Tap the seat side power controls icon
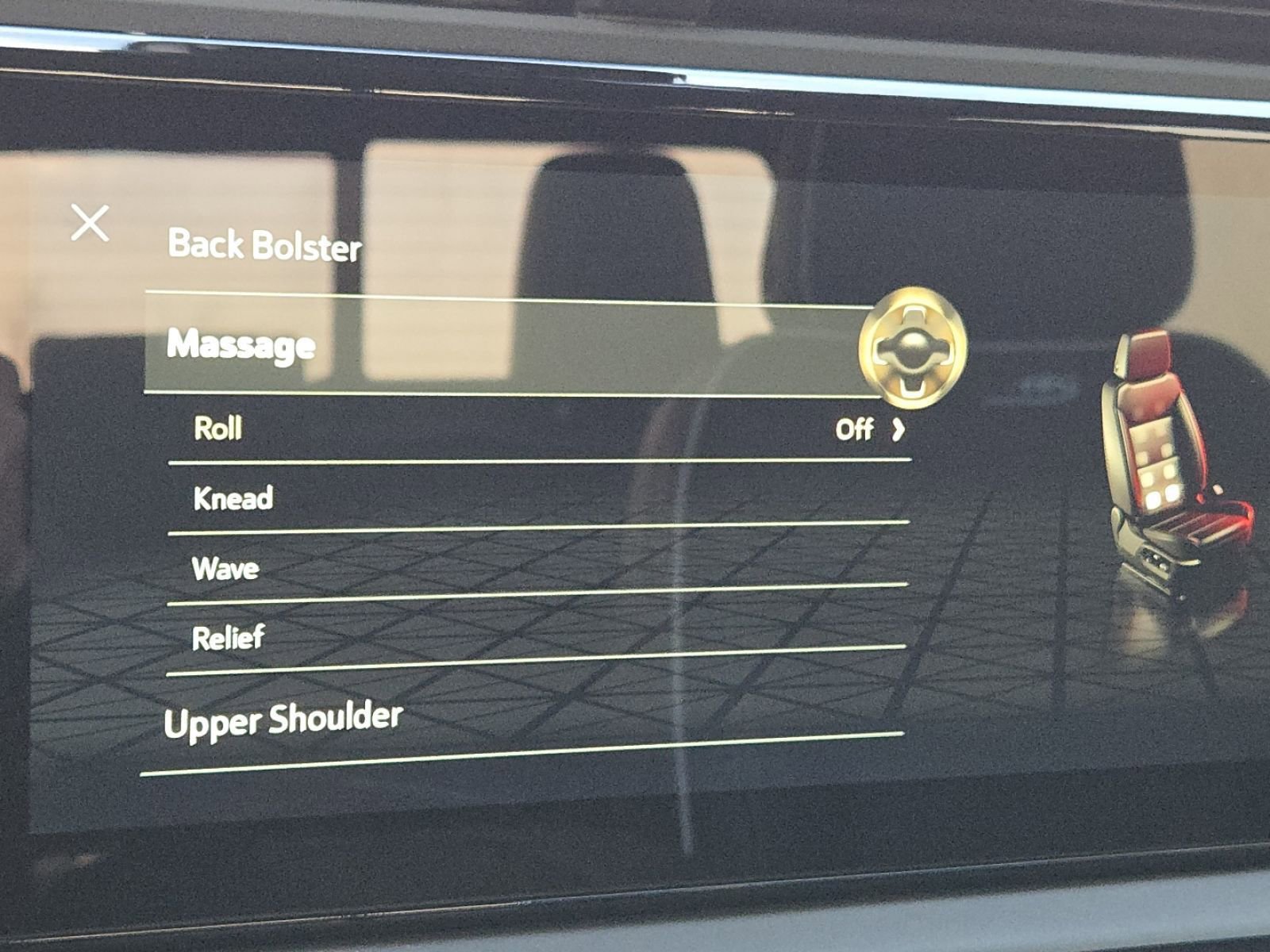Image resolution: width=1270 pixels, height=952 pixels. [1155, 559]
